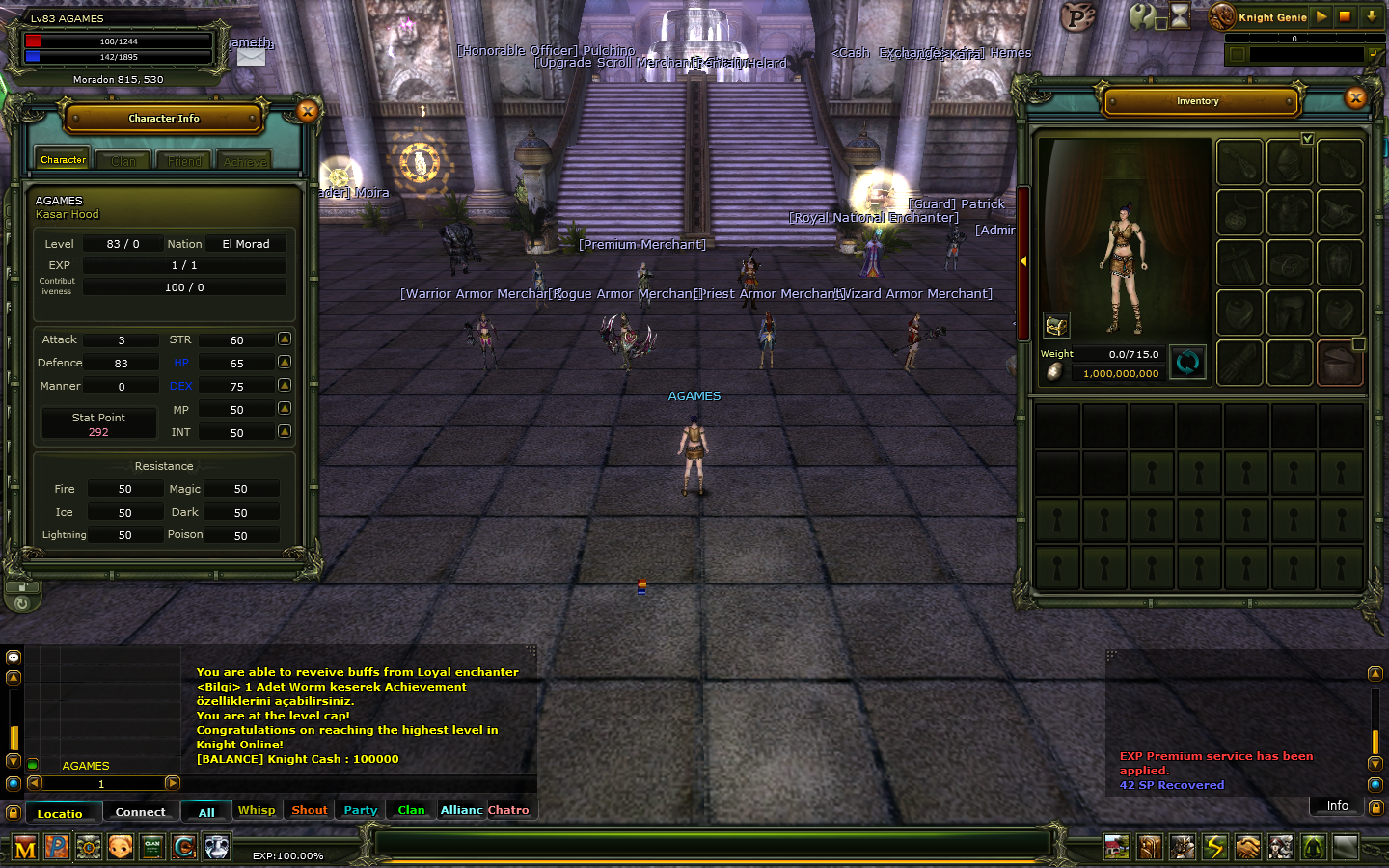The height and width of the screenshot is (868, 1389).
Task: Open the Info log tab
Action: point(1337,806)
